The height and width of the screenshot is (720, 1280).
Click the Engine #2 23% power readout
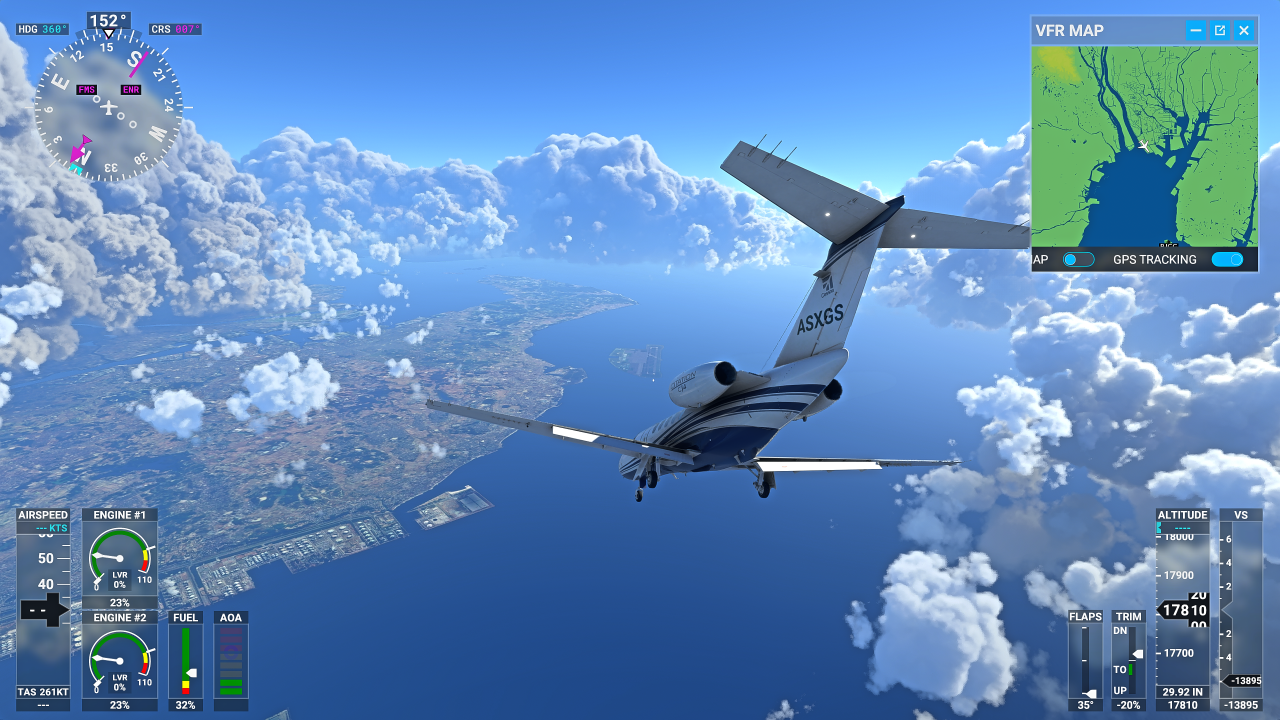pos(118,705)
